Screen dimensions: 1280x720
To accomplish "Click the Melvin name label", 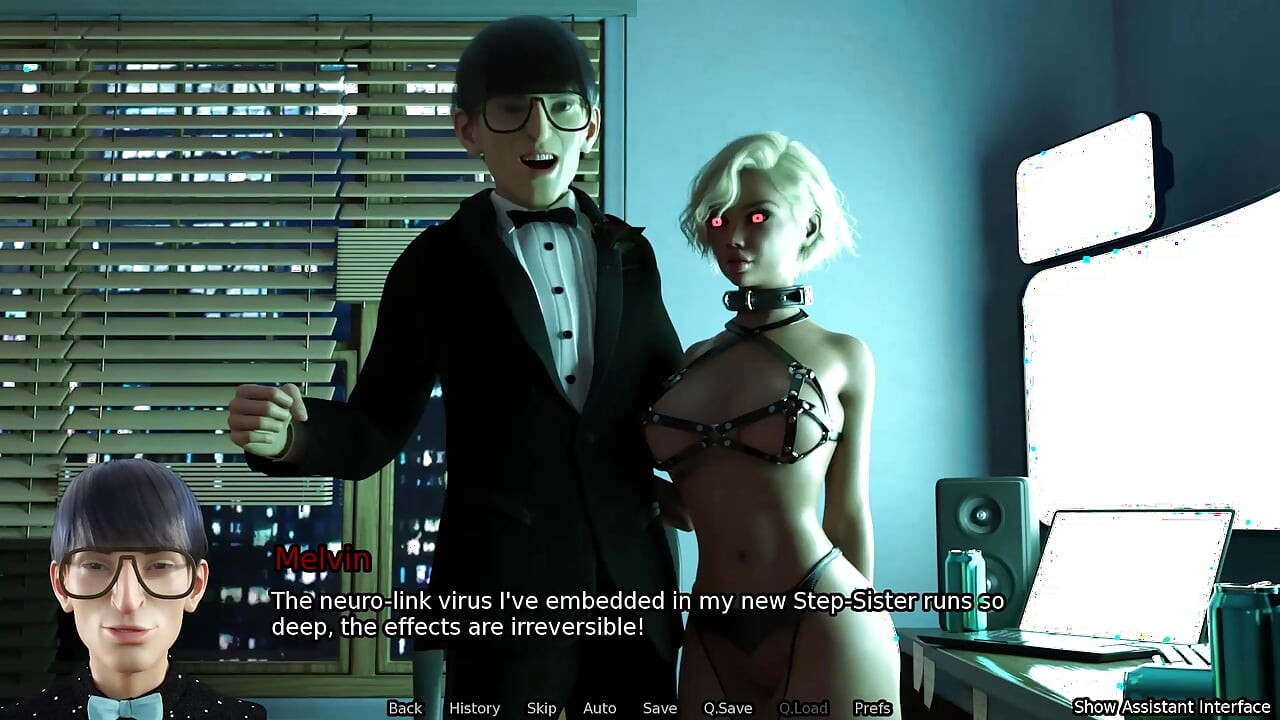I will coord(322,560).
